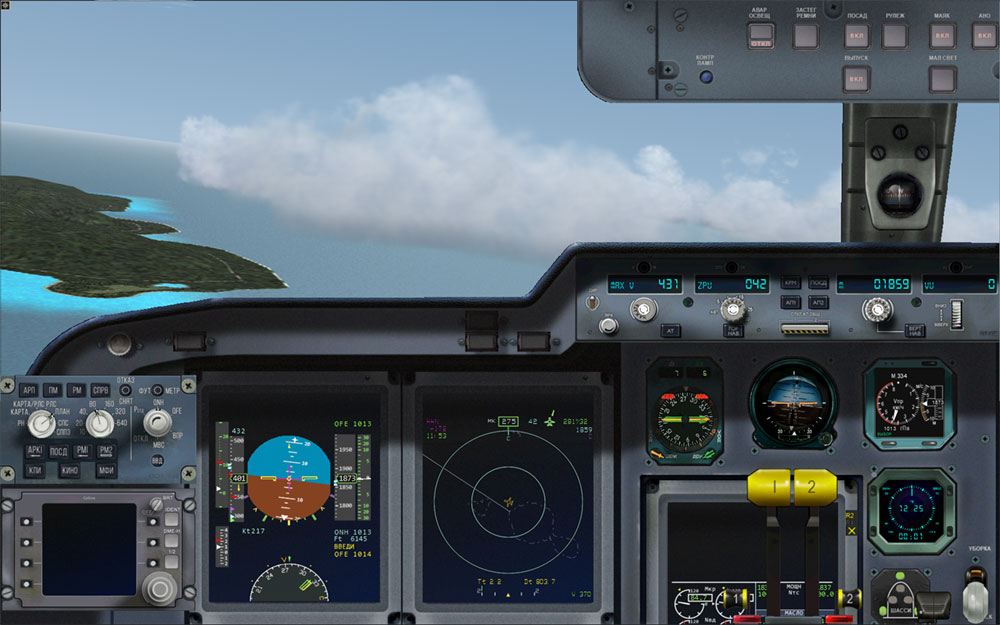This screenshot has height=625, width=1000.
Task: Select the ГОР НАВ lateral navigation button
Action: 733,331
